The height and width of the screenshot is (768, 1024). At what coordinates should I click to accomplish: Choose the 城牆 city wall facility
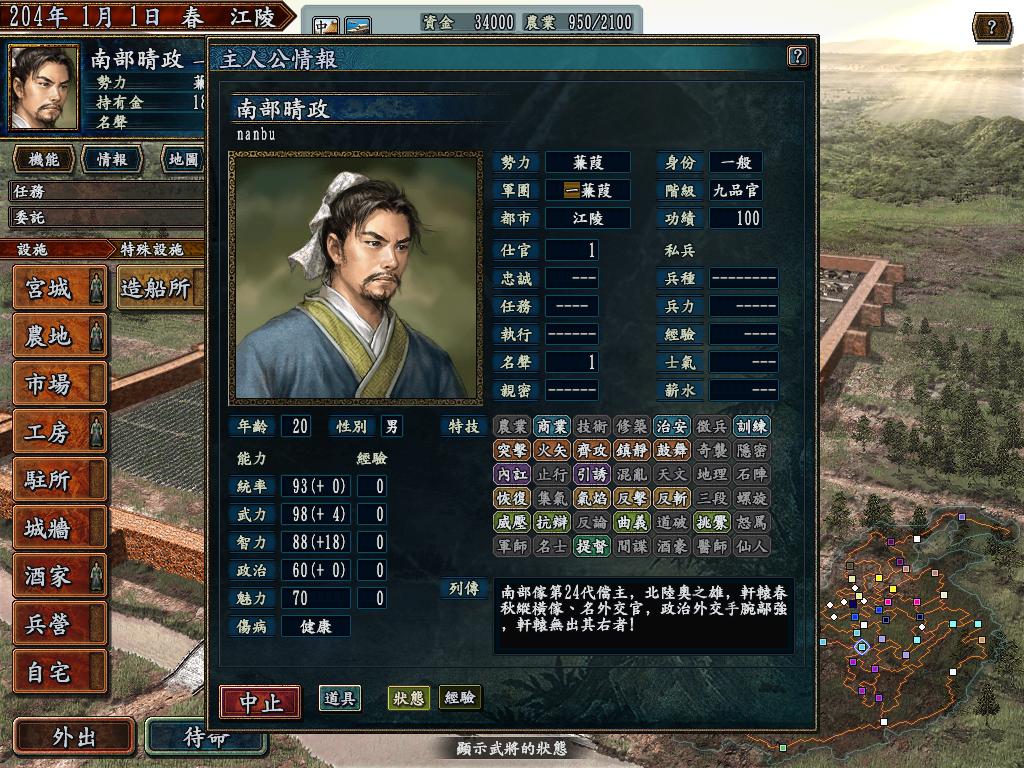[x=59, y=527]
